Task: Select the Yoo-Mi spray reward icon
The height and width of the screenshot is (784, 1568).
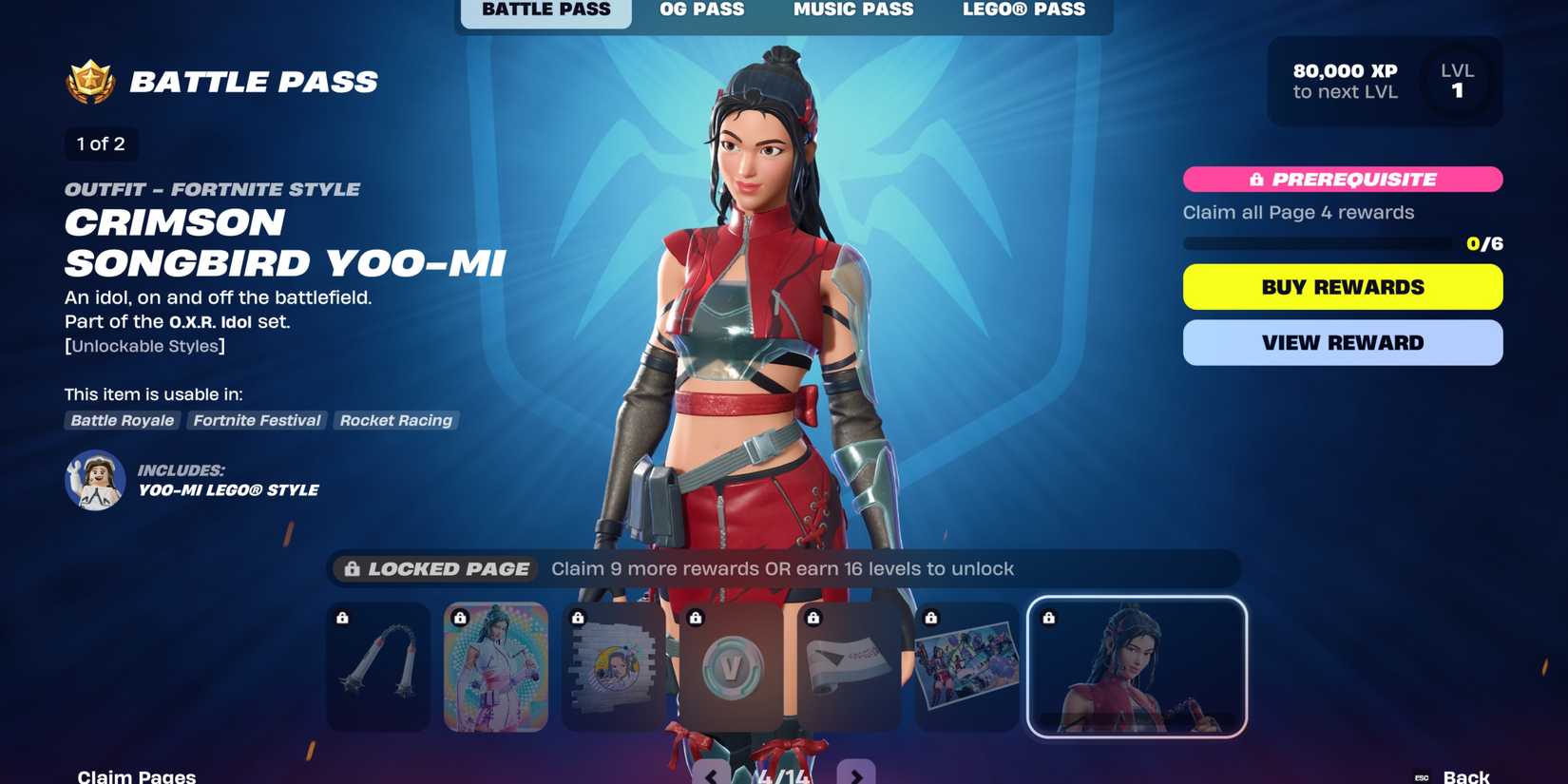Action: pos(613,666)
